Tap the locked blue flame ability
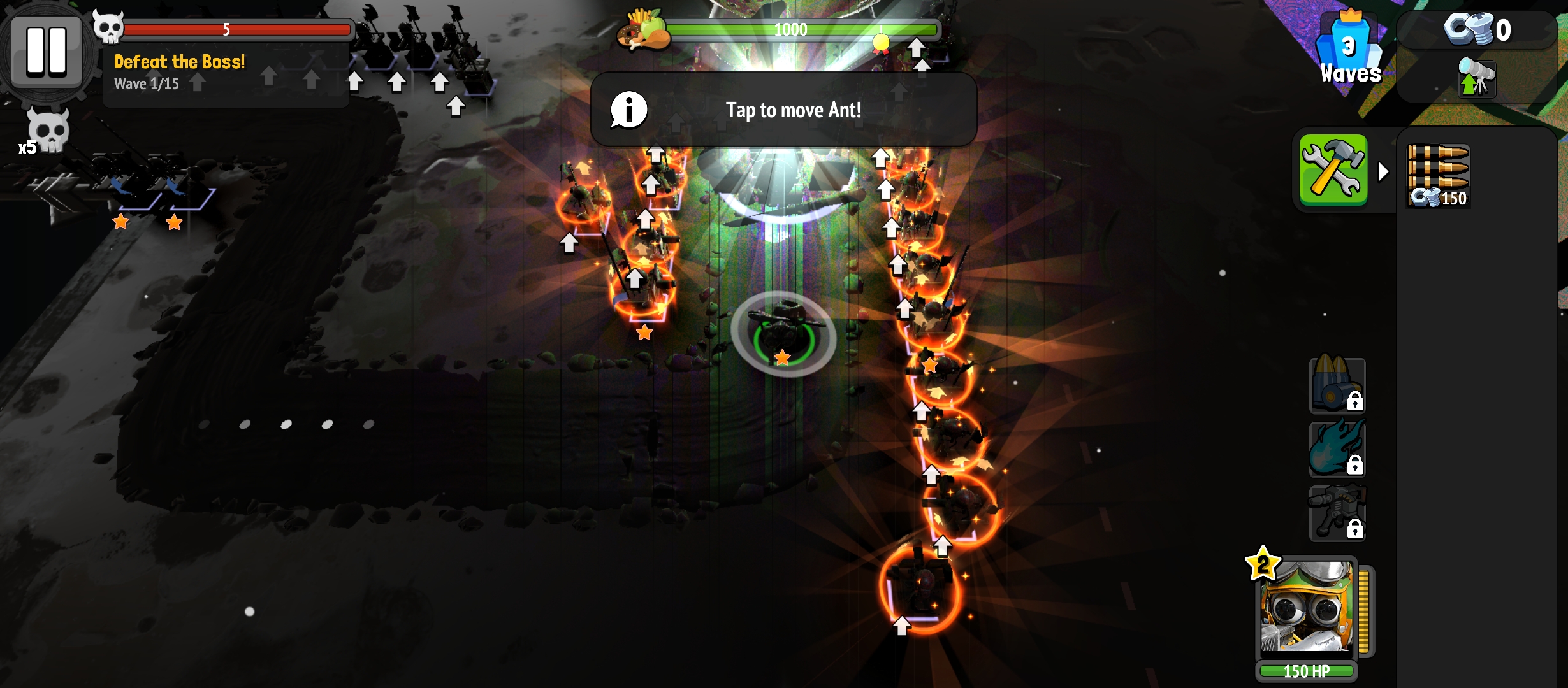The image size is (1568, 688). pyautogui.click(x=1337, y=449)
